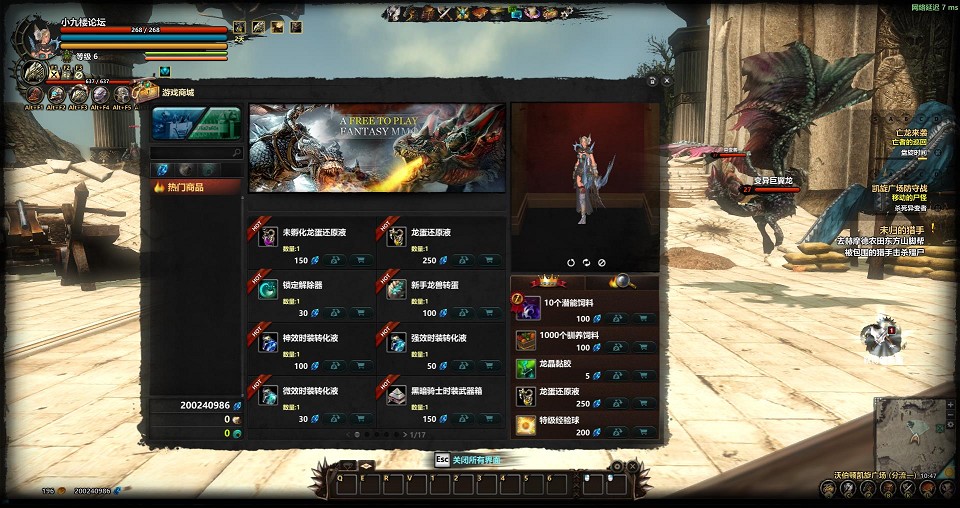Close the game shop window

[x=667, y=81]
